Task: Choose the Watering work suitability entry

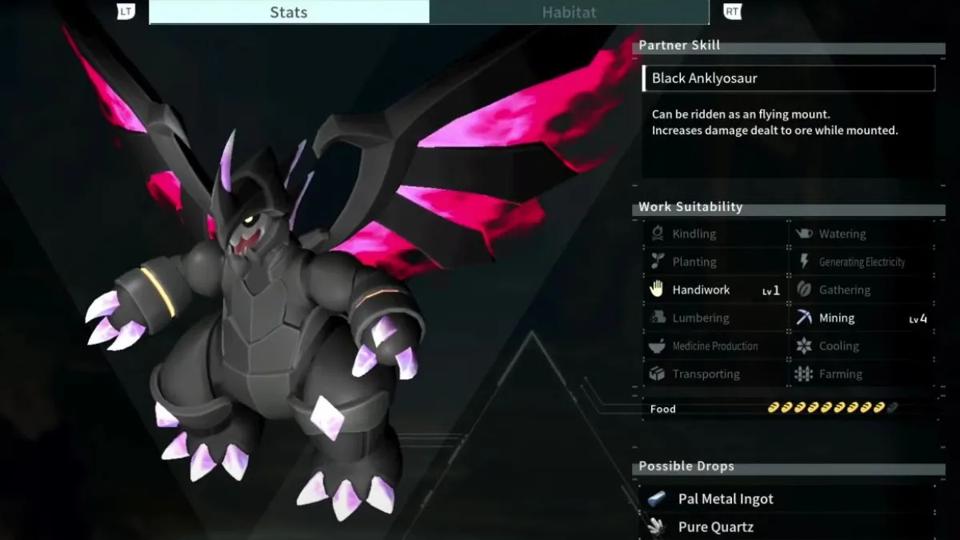Action: [842, 234]
